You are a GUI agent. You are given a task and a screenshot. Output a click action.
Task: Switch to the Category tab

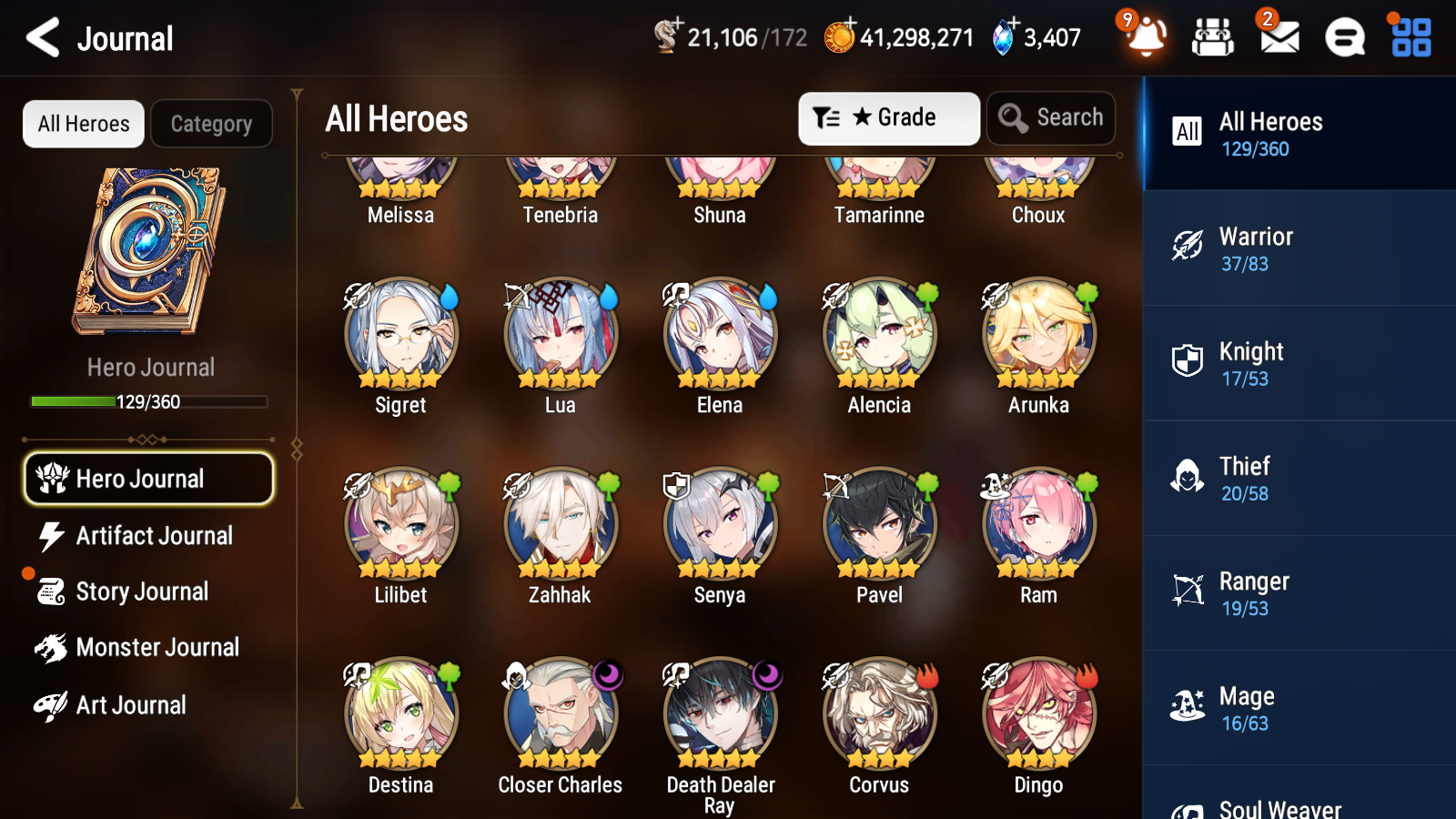pyautogui.click(x=212, y=124)
